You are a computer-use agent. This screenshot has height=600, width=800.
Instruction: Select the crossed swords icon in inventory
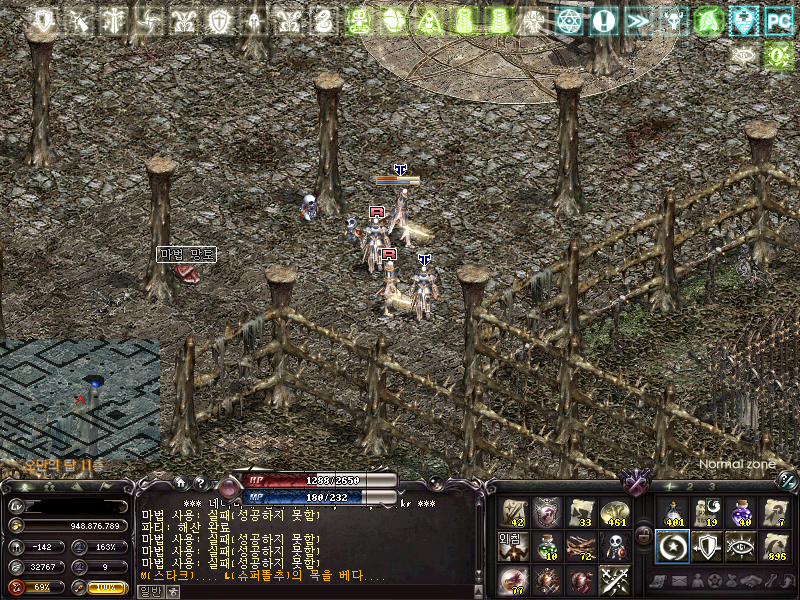tap(615, 580)
